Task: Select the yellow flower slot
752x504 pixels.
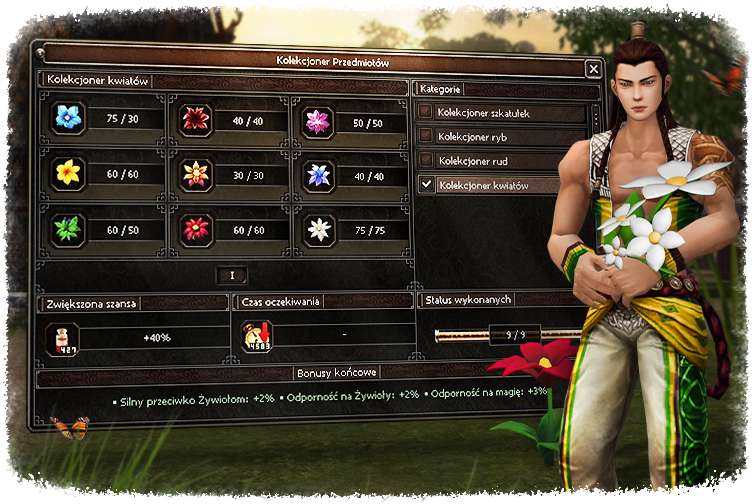Action: pos(68,173)
